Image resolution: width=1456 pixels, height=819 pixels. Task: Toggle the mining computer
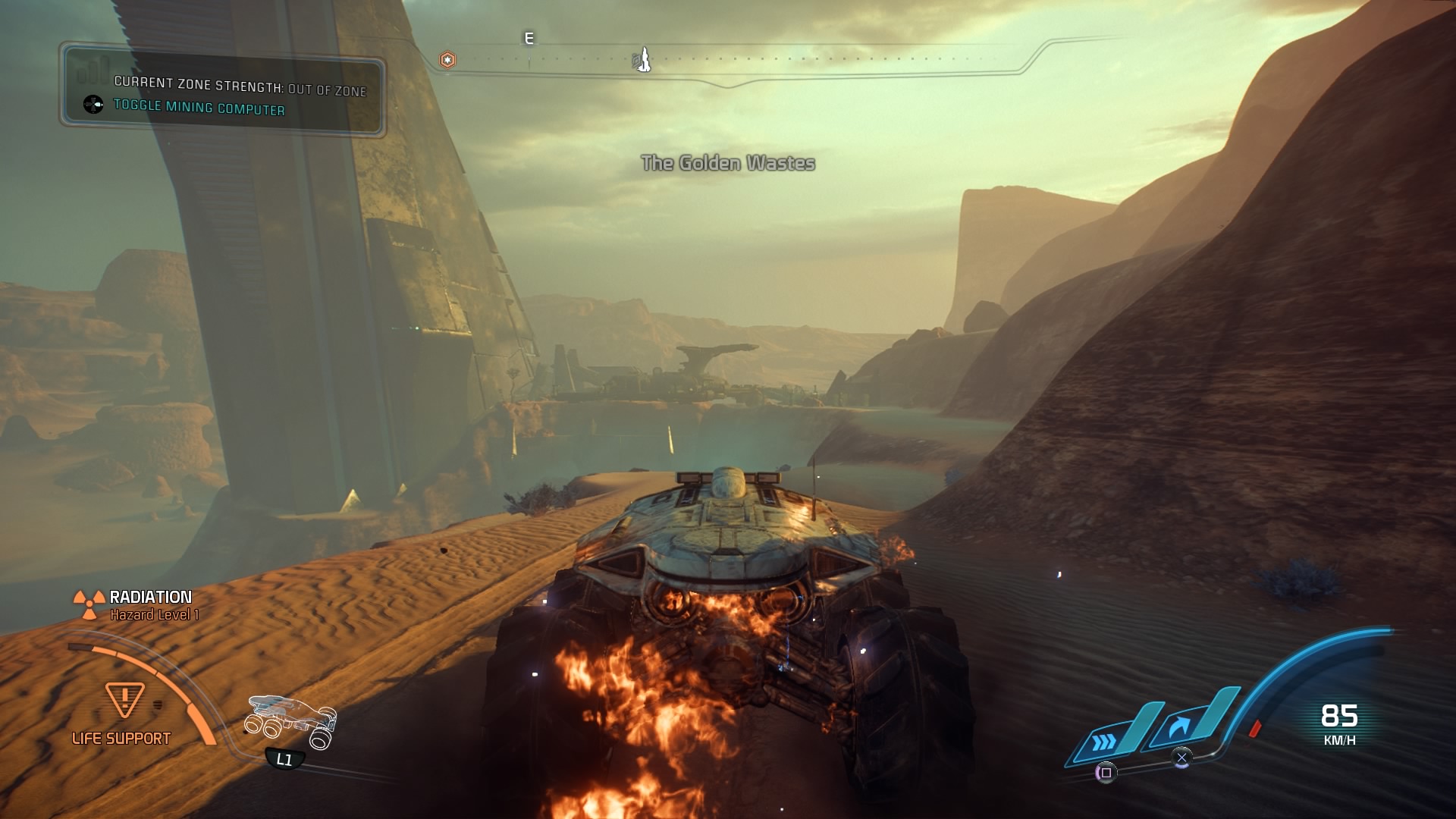[x=201, y=108]
